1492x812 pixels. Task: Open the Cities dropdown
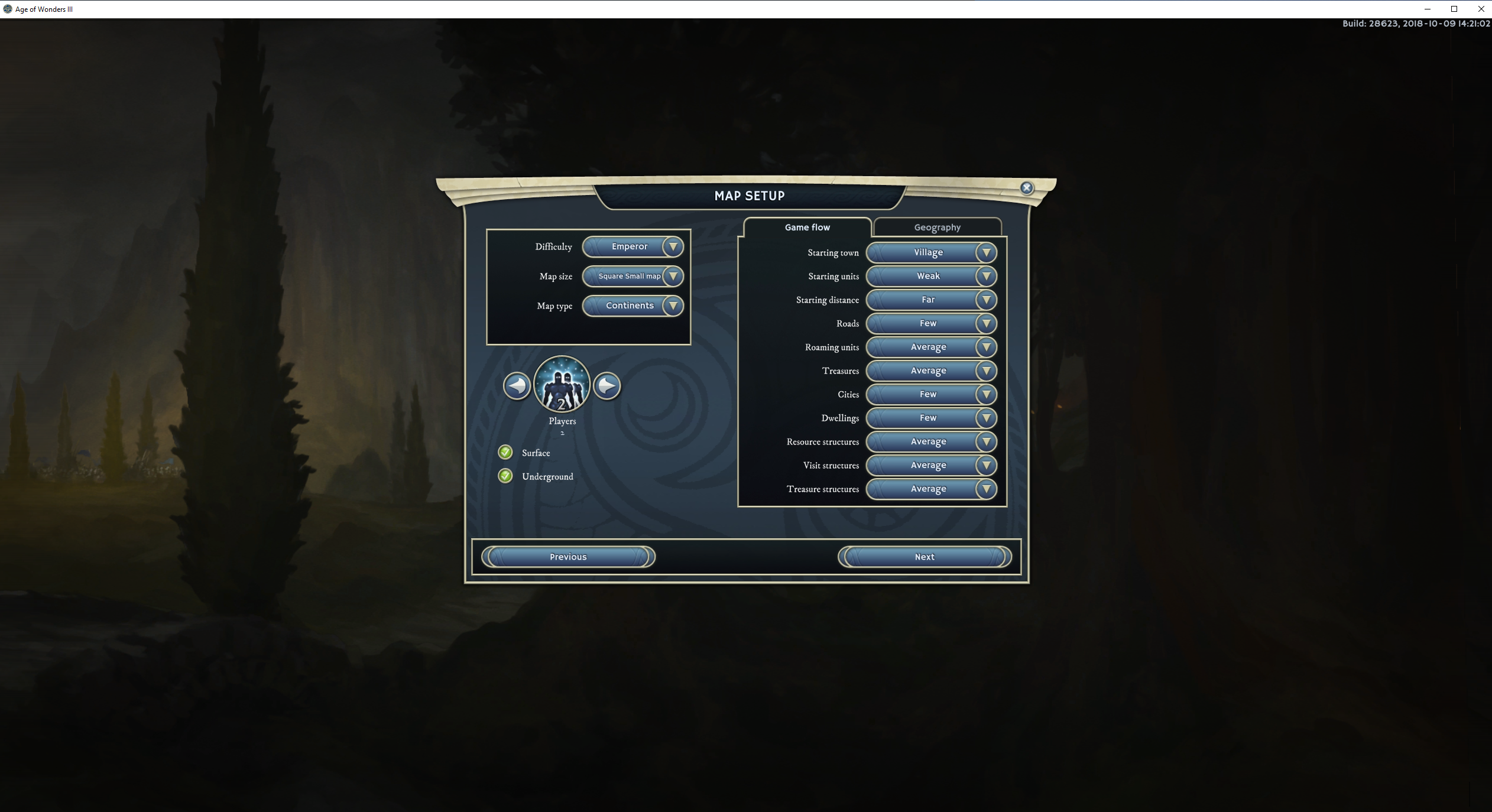[931, 394]
